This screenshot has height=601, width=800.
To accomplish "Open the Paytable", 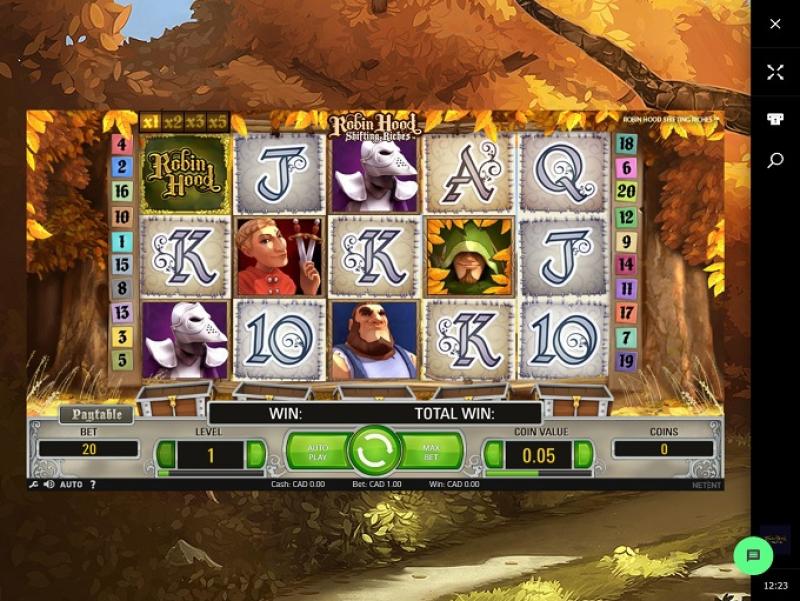I will (97, 414).
